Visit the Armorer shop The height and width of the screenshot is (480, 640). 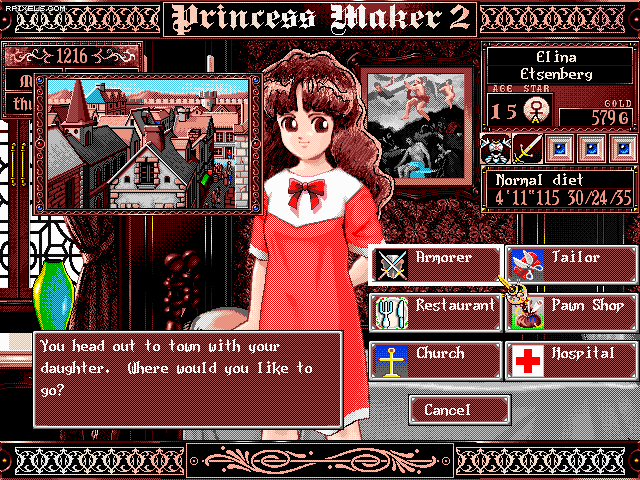pos(435,264)
